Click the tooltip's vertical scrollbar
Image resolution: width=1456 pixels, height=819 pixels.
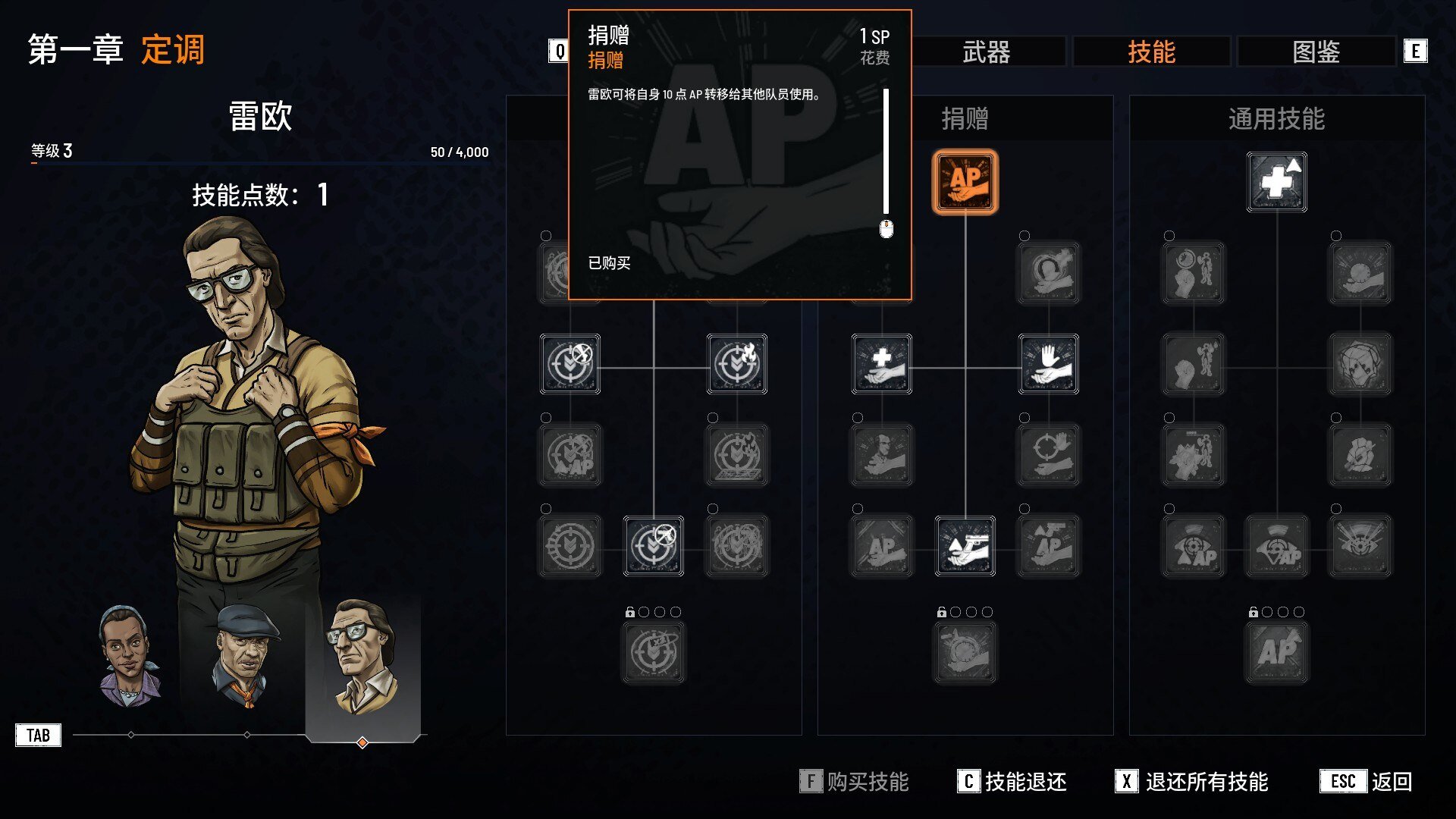[x=886, y=152]
